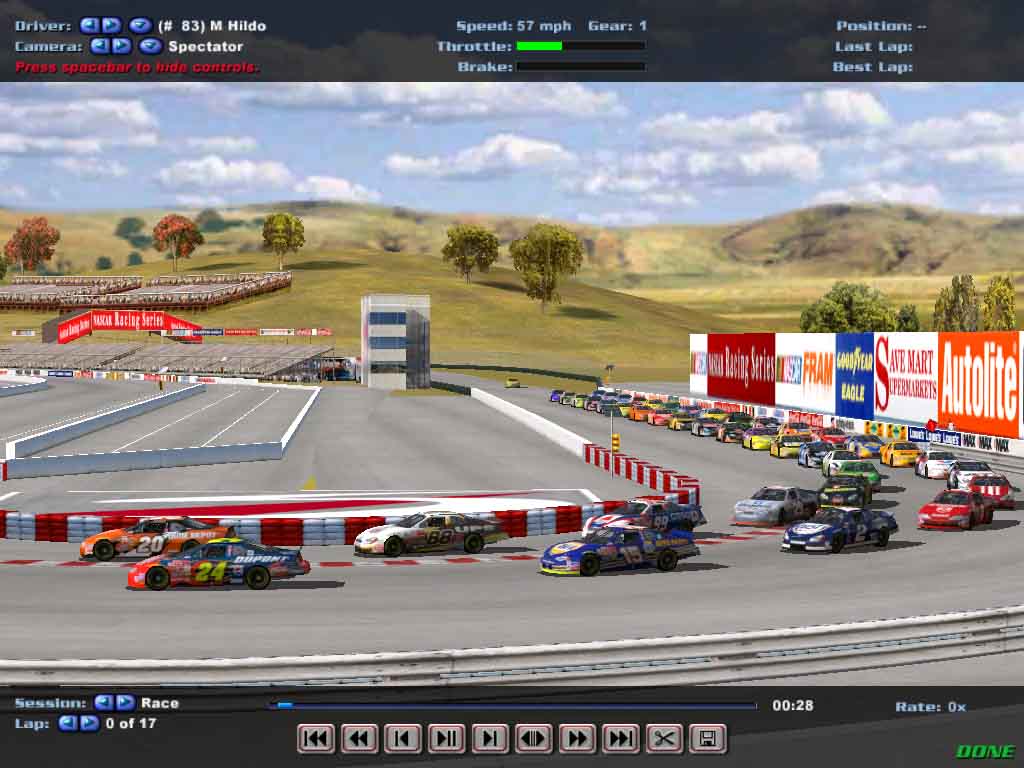Select the previous driver arrow

[x=89, y=25]
